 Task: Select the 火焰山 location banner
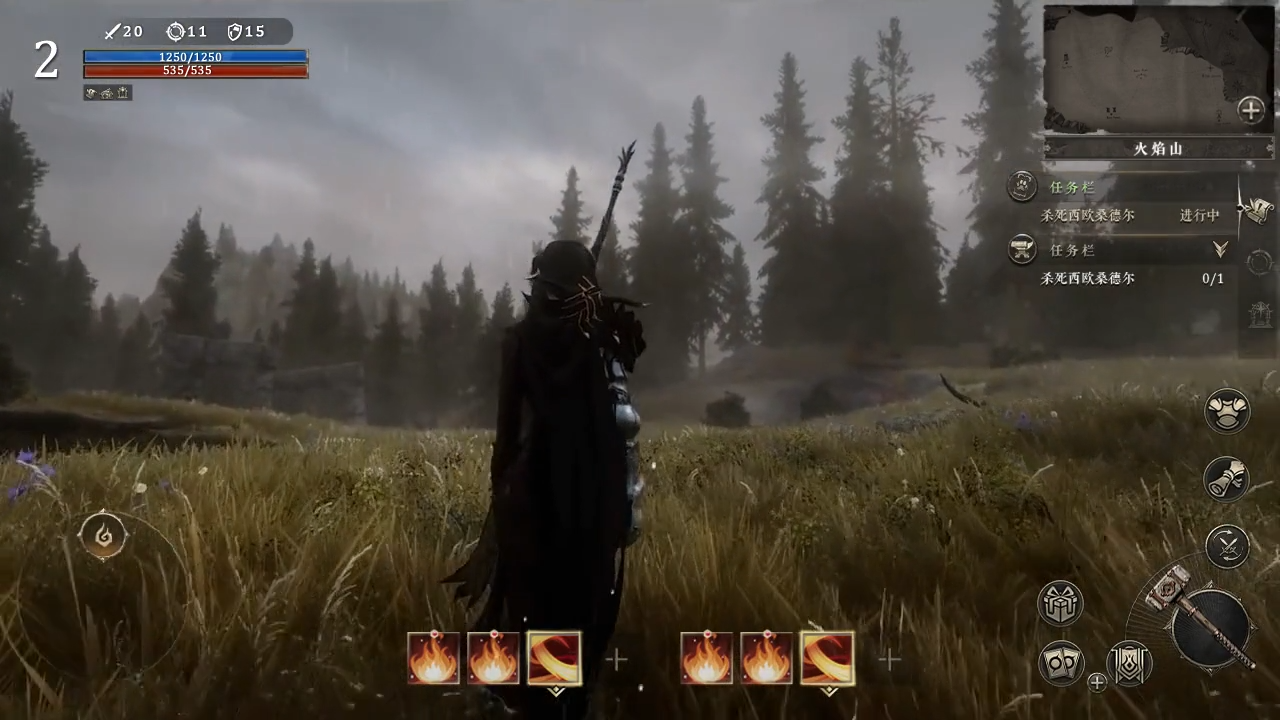pos(1158,149)
